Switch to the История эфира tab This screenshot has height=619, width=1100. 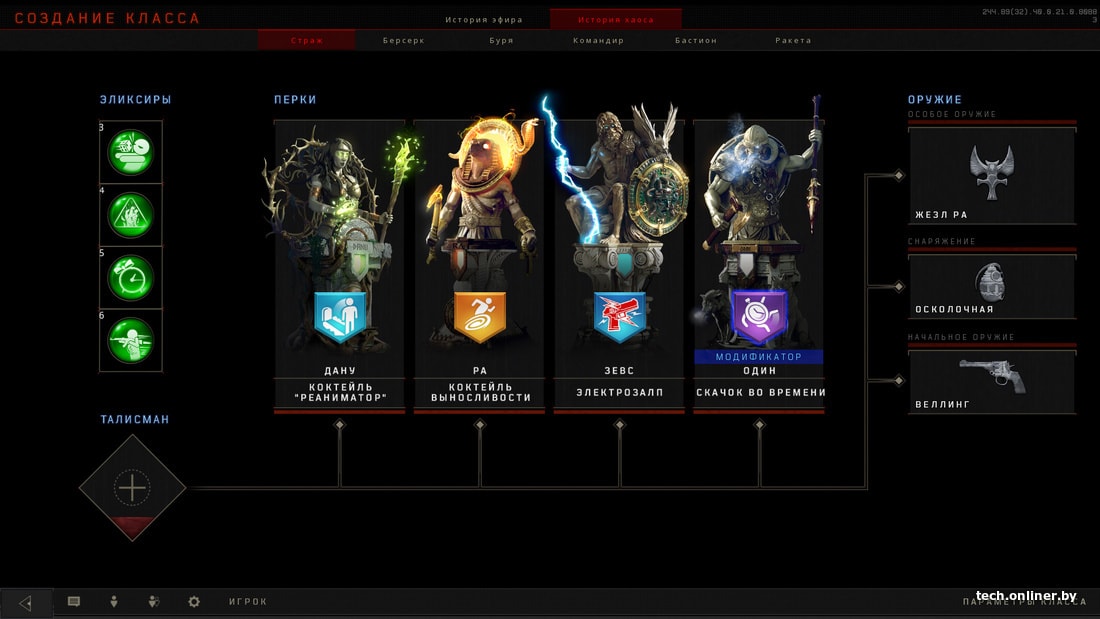[x=484, y=19]
